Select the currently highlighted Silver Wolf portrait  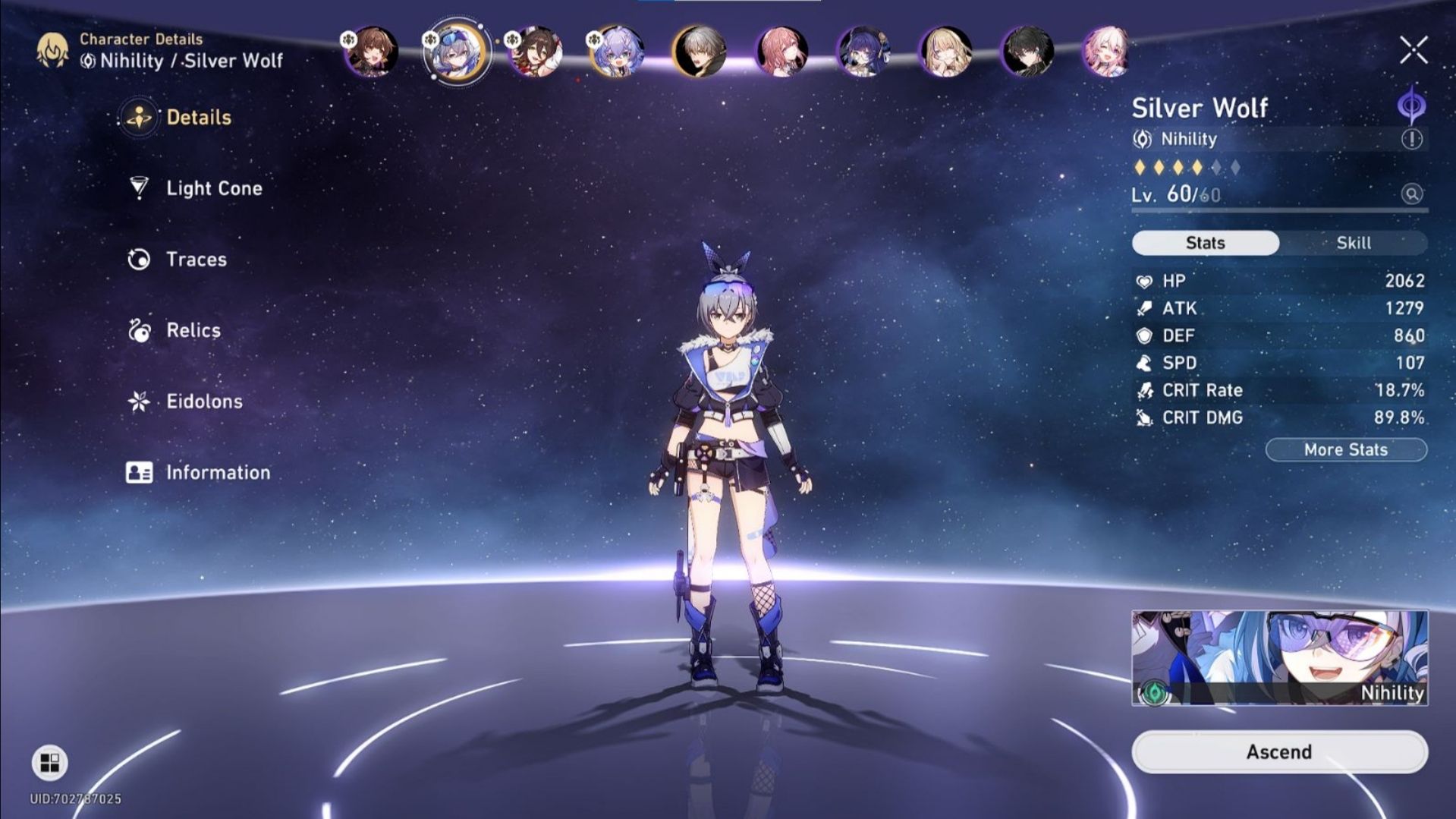tap(456, 52)
